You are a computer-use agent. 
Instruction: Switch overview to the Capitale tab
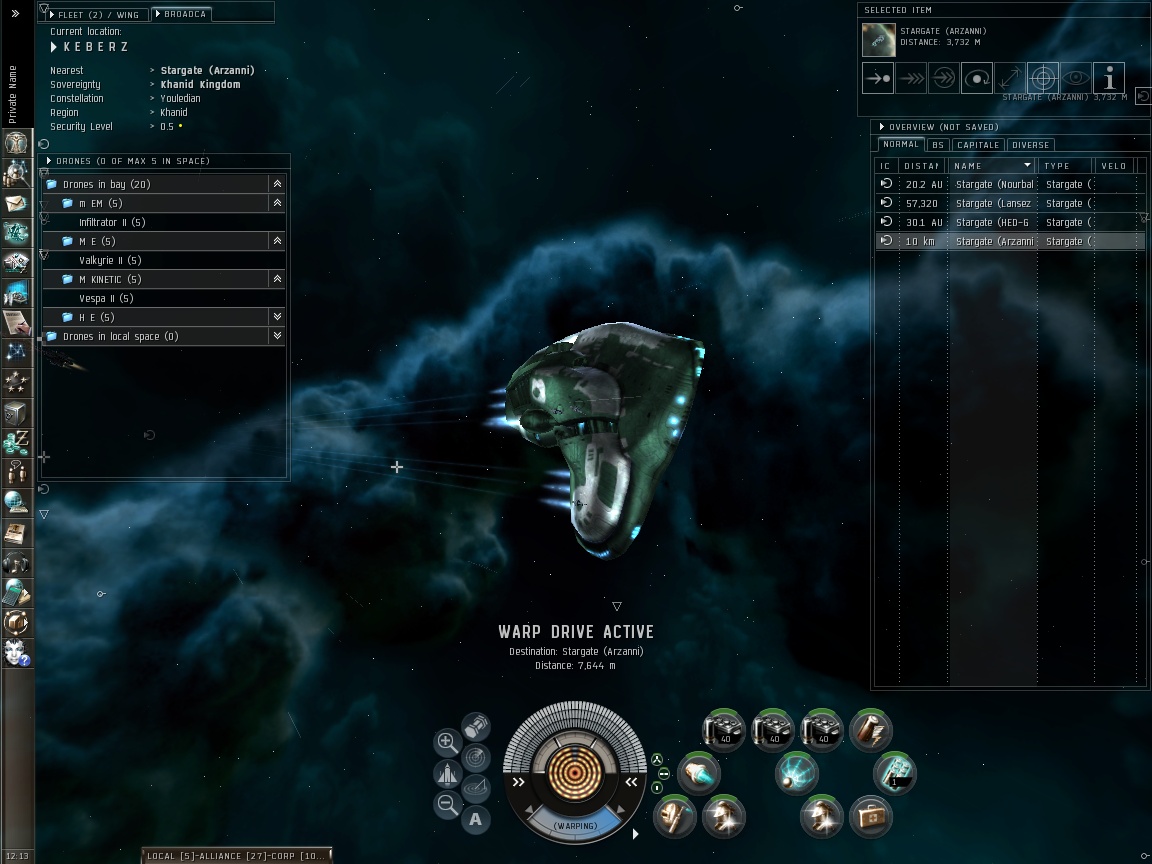(976, 145)
